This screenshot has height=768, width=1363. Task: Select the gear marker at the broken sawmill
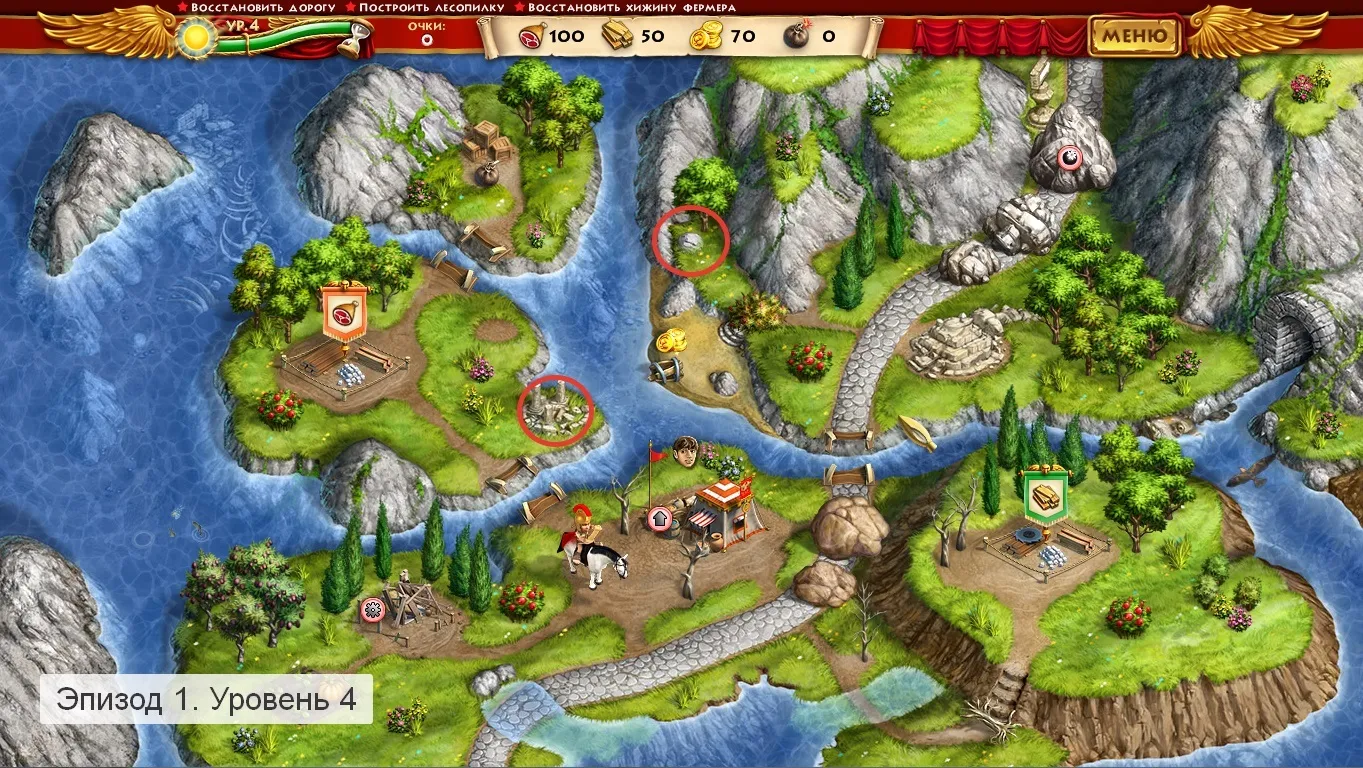tap(373, 607)
